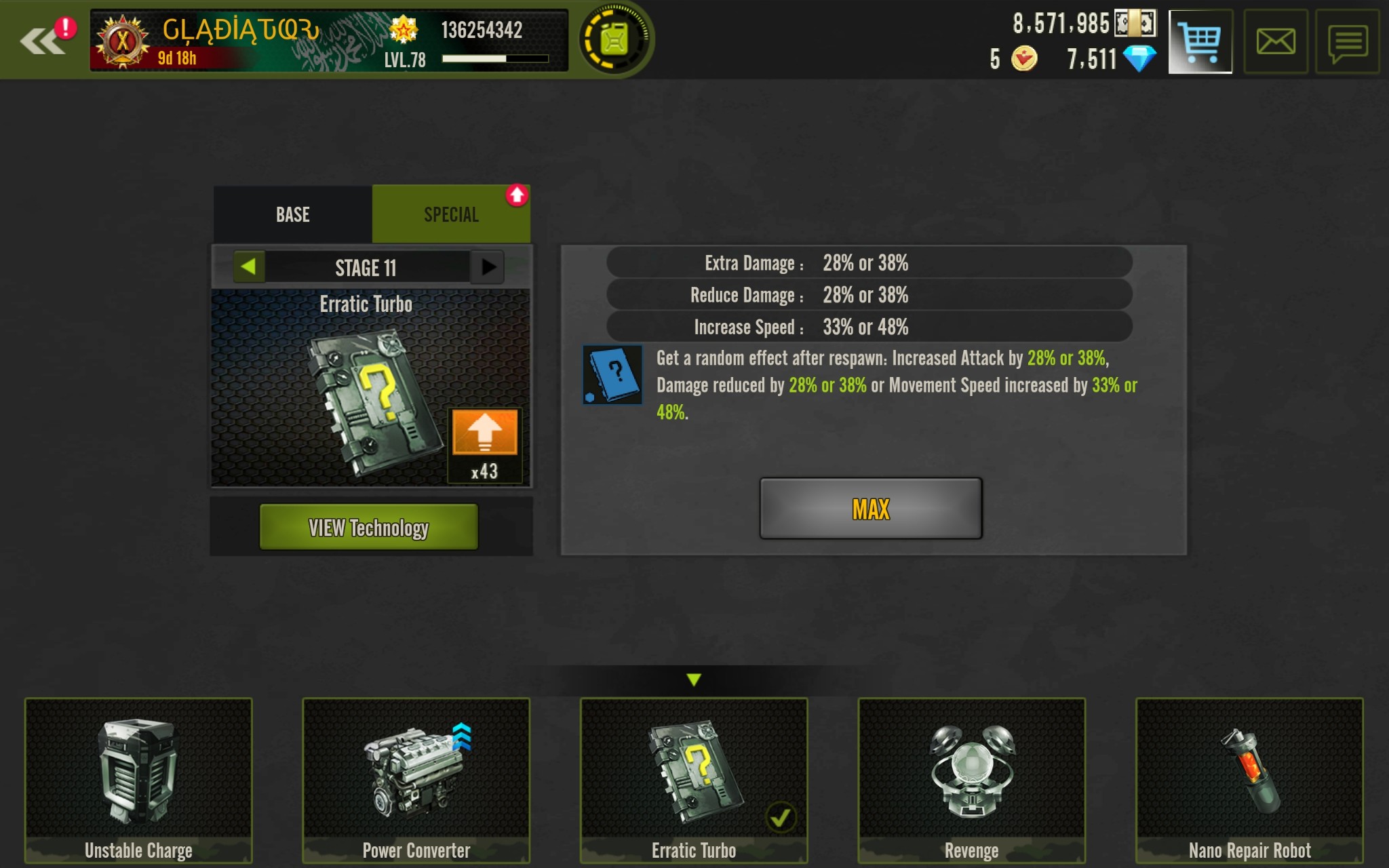Go back using the double-arrow button
Image resolution: width=1389 pixels, height=868 pixels.
click(x=42, y=41)
